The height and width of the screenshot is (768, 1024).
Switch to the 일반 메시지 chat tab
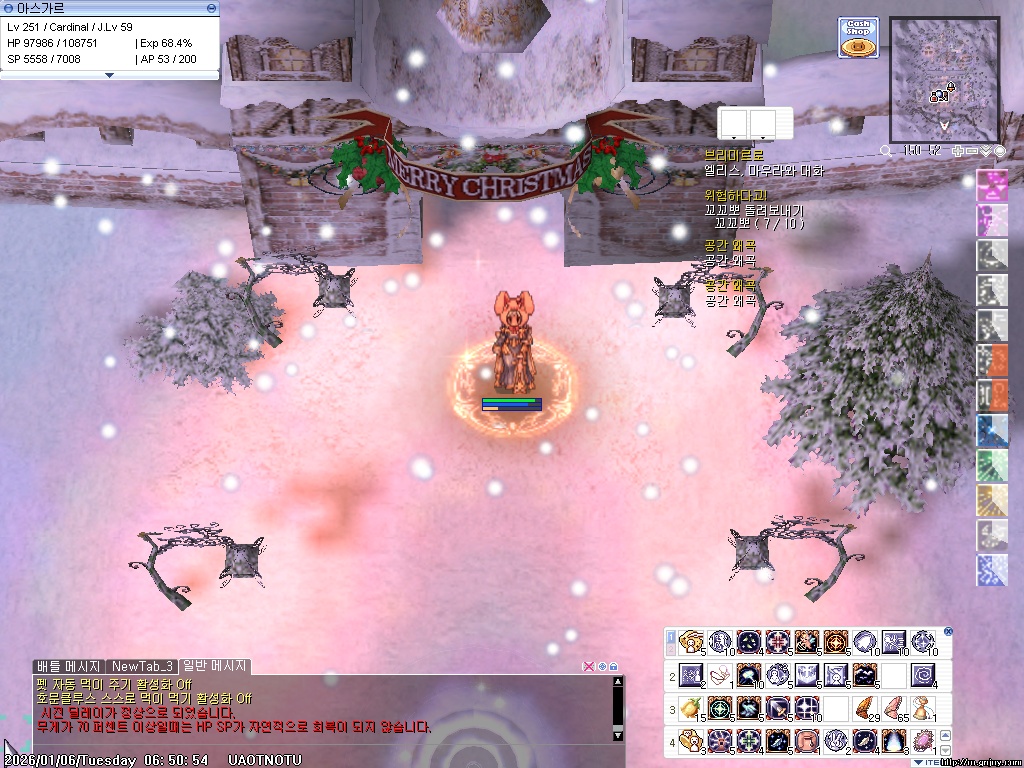coord(214,666)
